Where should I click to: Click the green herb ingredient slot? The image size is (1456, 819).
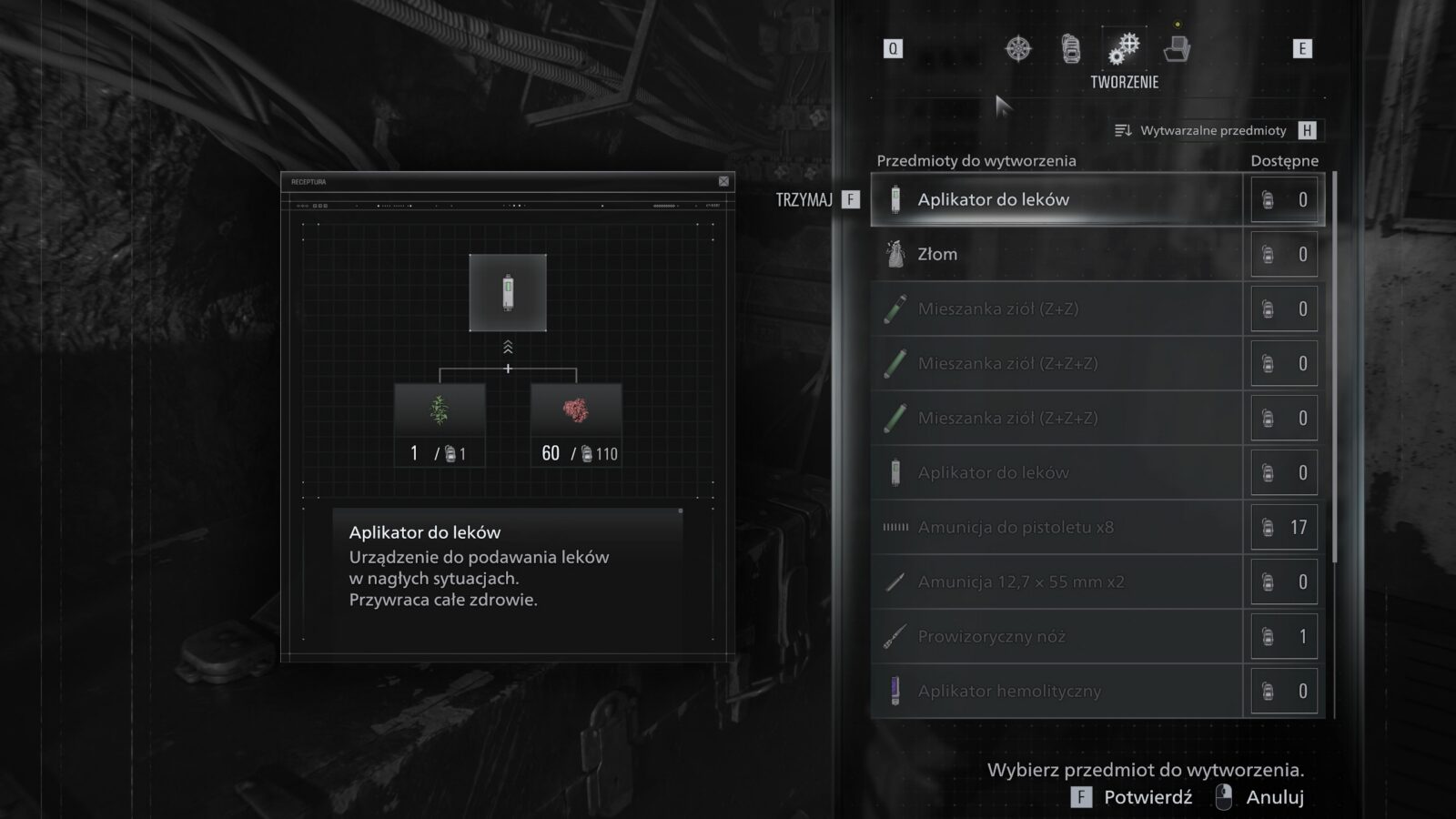[440, 411]
